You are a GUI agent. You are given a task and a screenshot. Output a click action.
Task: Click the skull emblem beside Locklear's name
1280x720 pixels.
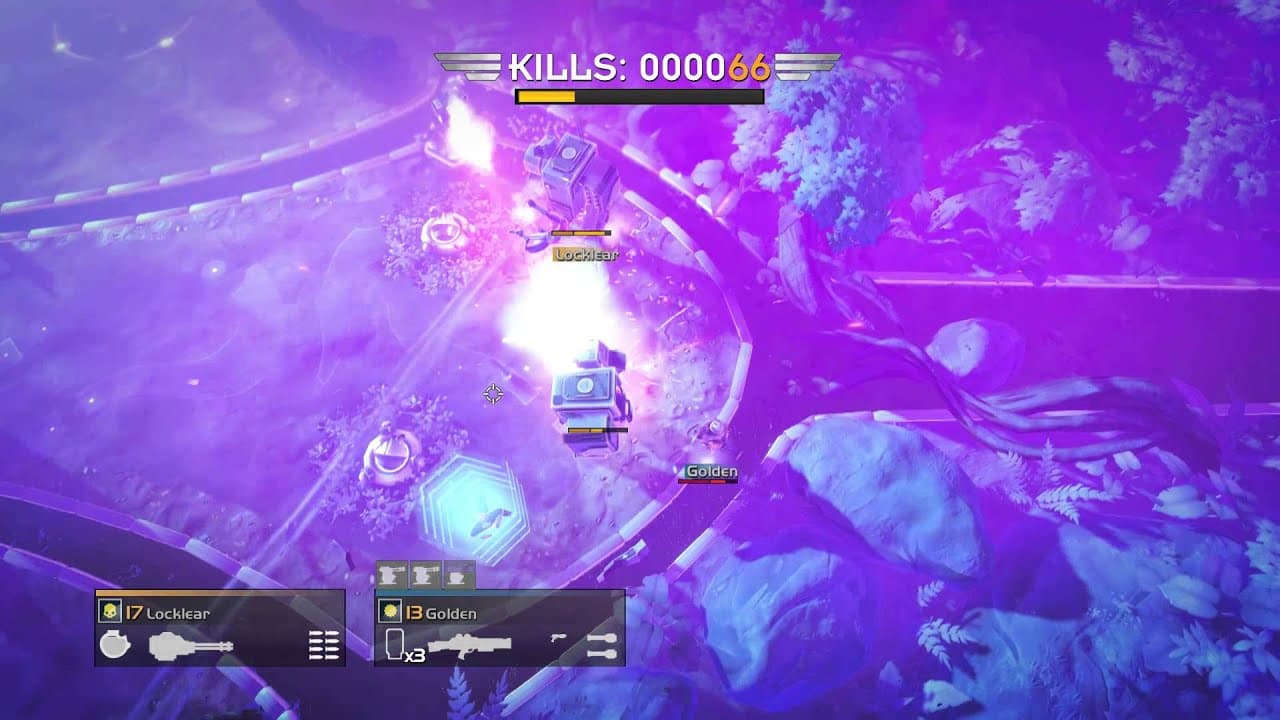click(110, 610)
